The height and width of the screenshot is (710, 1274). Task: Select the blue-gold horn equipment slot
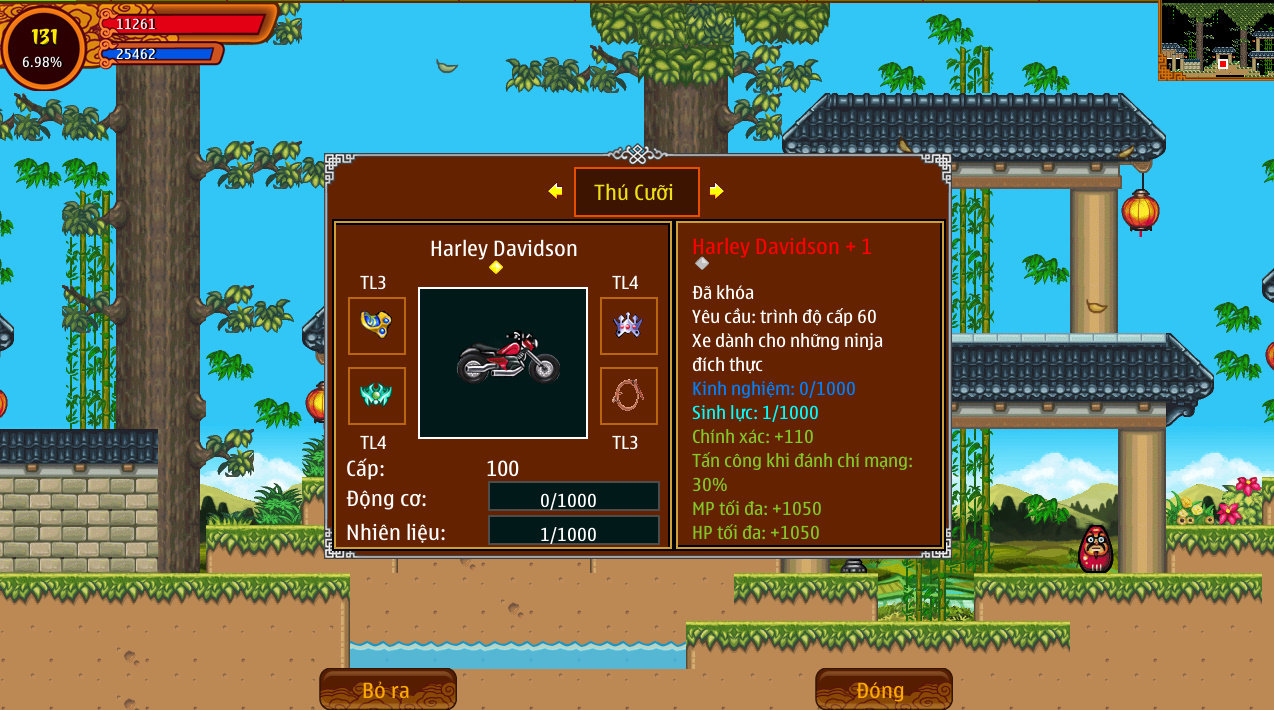pos(377,326)
